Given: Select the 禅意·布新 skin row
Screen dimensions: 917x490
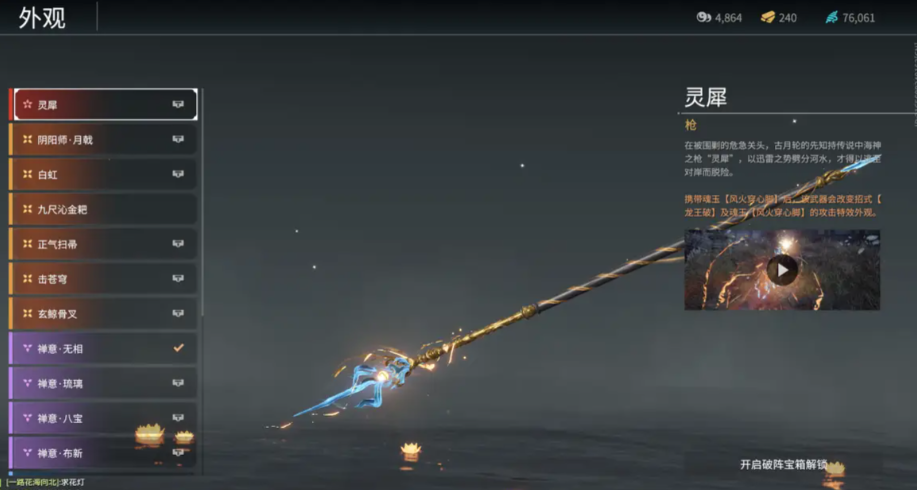Looking at the screenshot, I should point(103,453).
